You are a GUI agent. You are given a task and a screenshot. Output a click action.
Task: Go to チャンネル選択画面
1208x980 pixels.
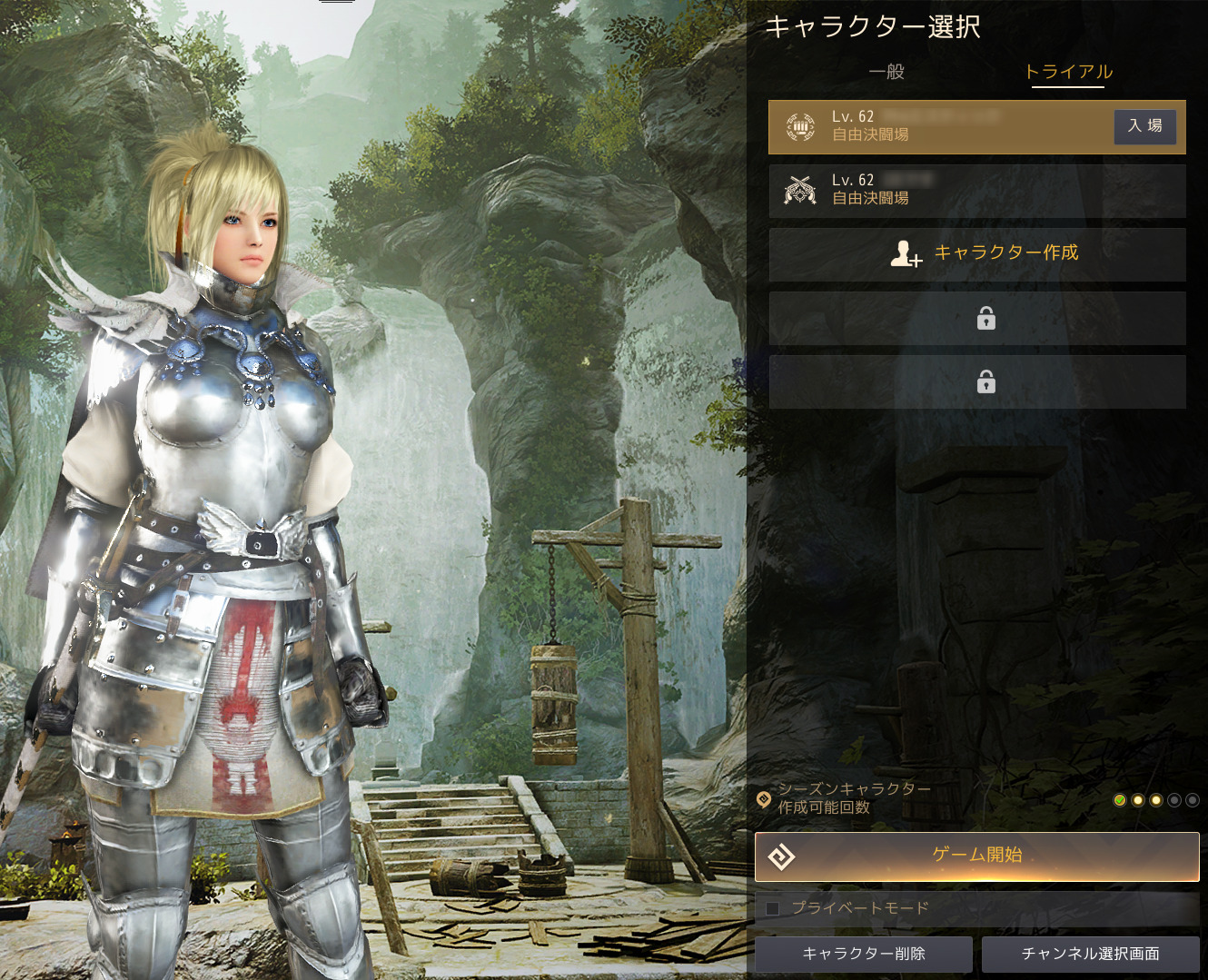click(1090, 954)
